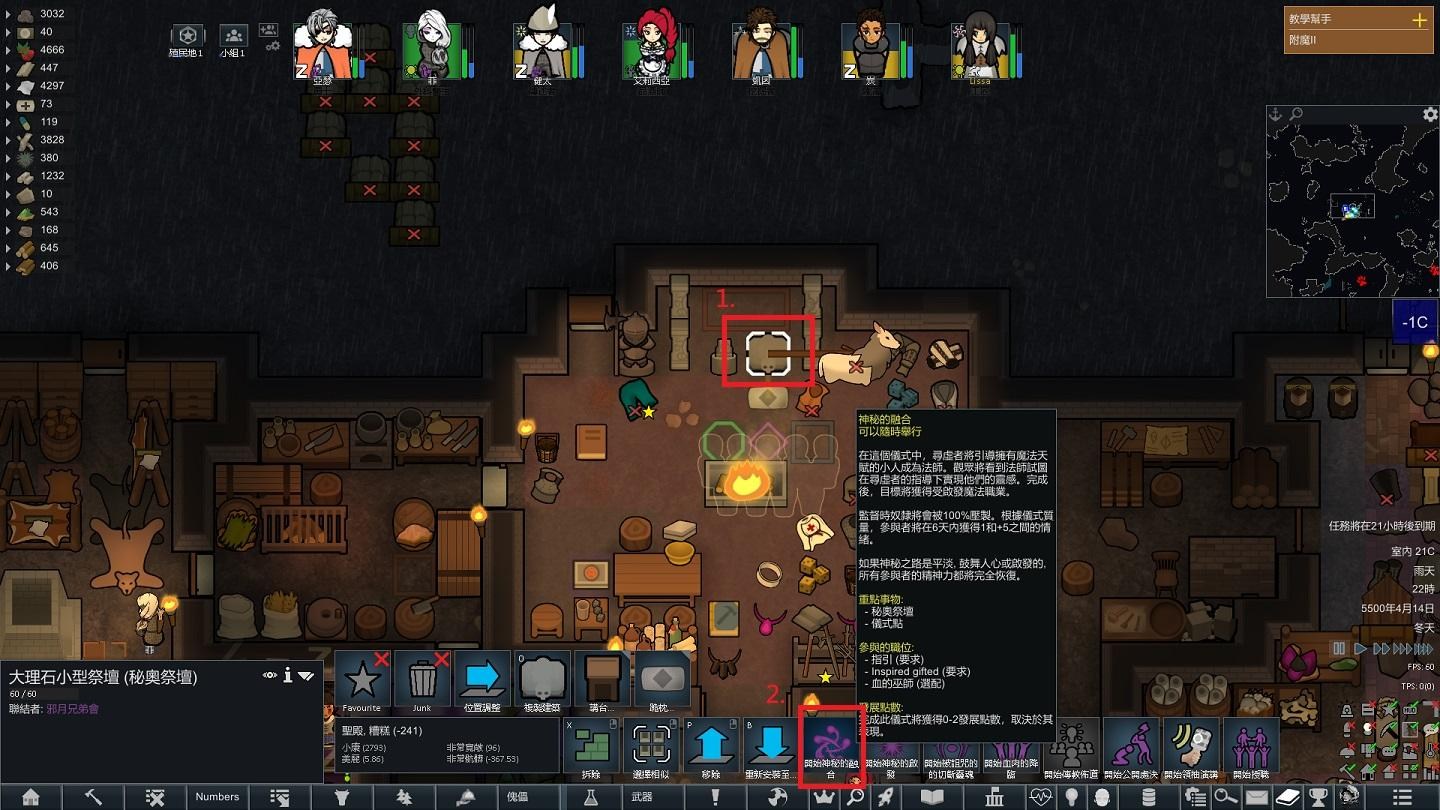Open the research flask icon

(x=591, y=797)
